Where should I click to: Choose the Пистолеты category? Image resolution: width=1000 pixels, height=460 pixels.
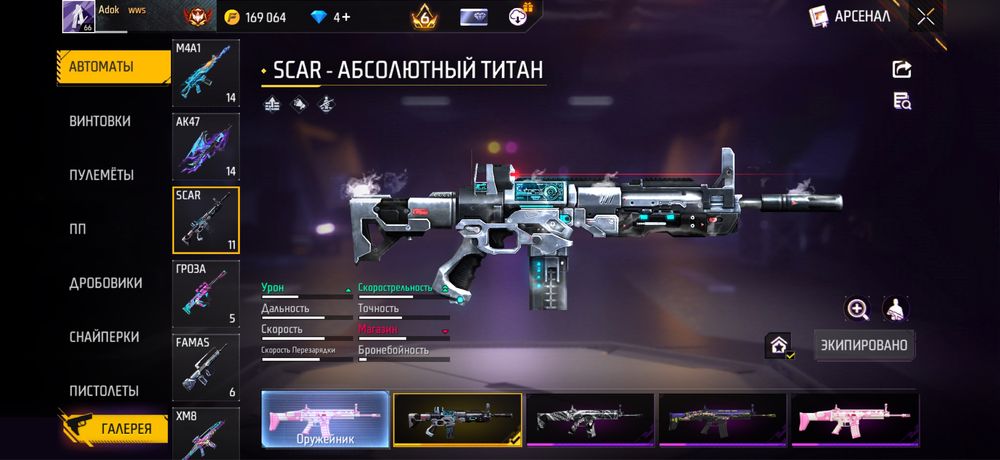coord(104,390)
